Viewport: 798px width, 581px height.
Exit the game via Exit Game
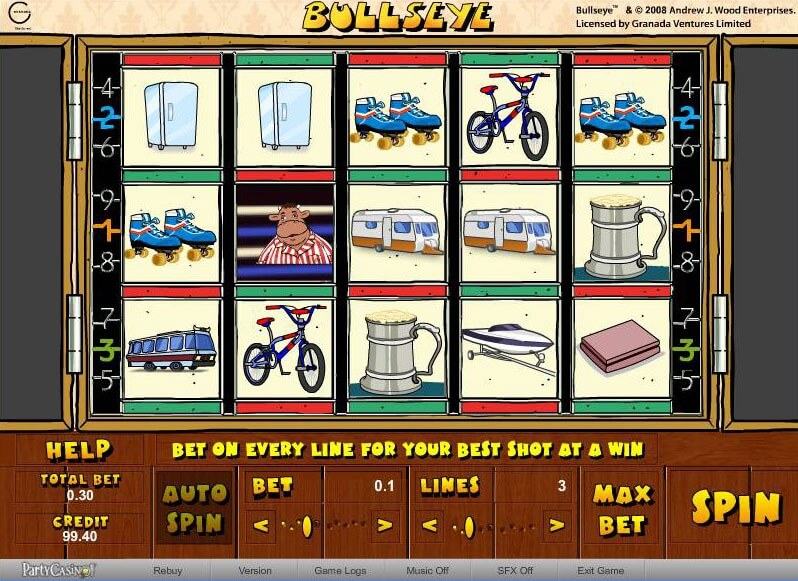600,571
